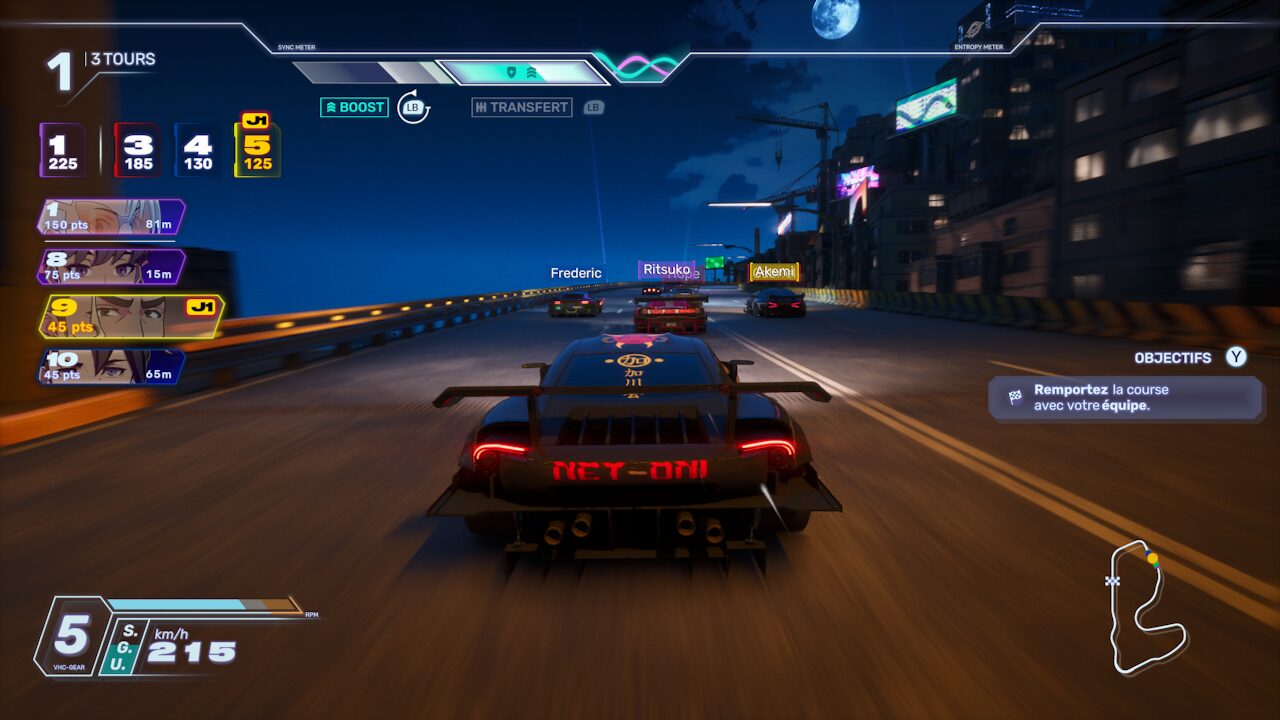Select the blue team score tile showing 130
1280x720 pixels.
tap(198, 151)
